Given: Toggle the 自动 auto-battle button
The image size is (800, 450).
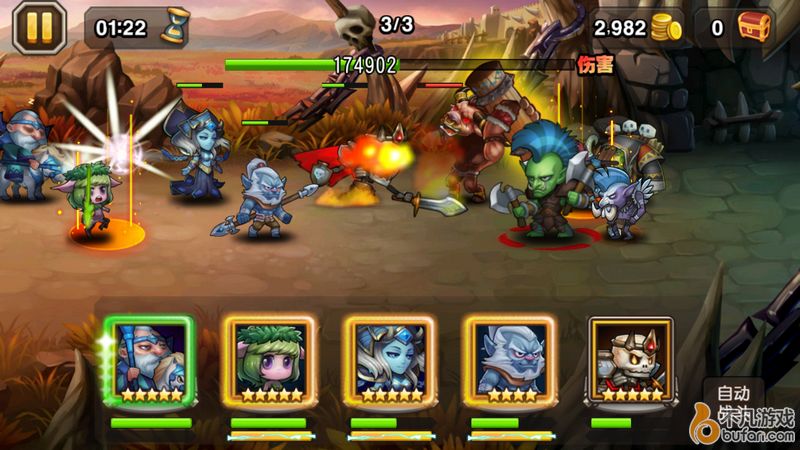Looking at the screenshot, I should 733,391.
